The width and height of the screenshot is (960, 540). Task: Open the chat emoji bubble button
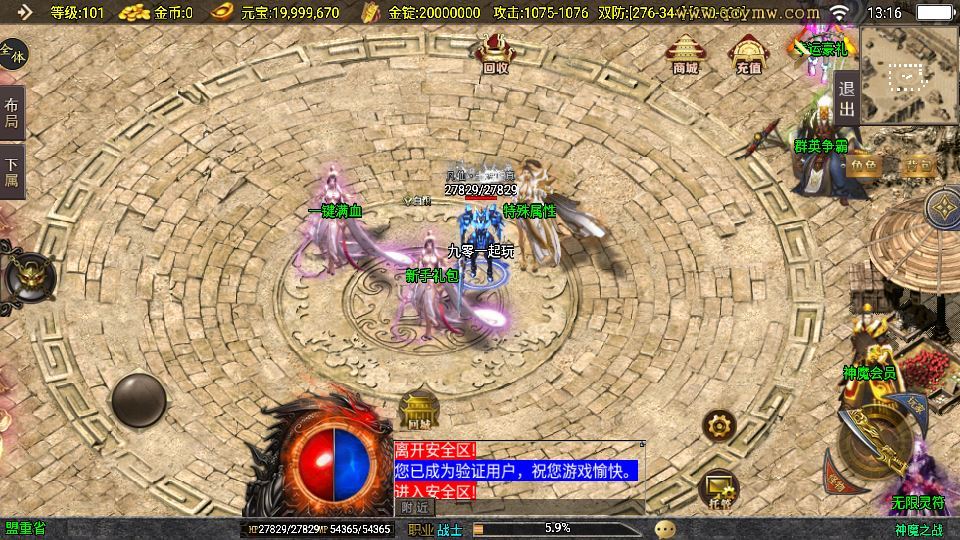click(x=665, y=528)
